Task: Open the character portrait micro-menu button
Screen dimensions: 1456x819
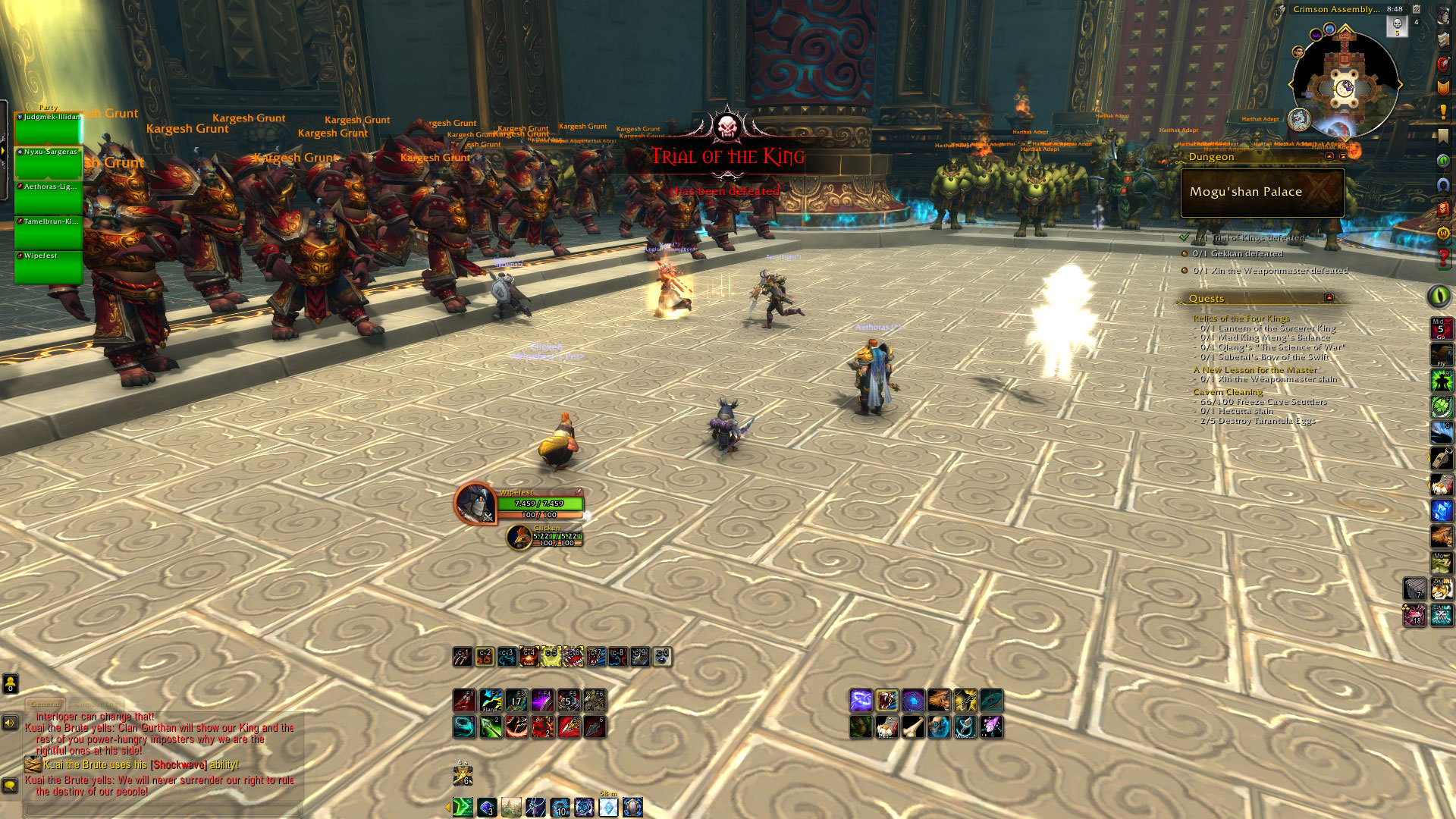Action: [1443, 15]
